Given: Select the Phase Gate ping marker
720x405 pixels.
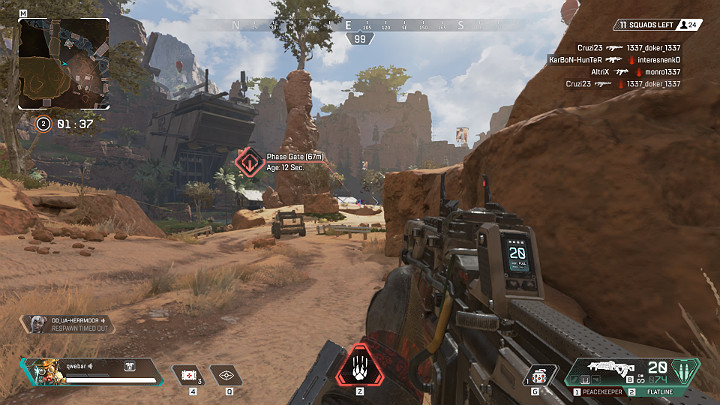Looking at the screenshot, I should tap(249, 161).
